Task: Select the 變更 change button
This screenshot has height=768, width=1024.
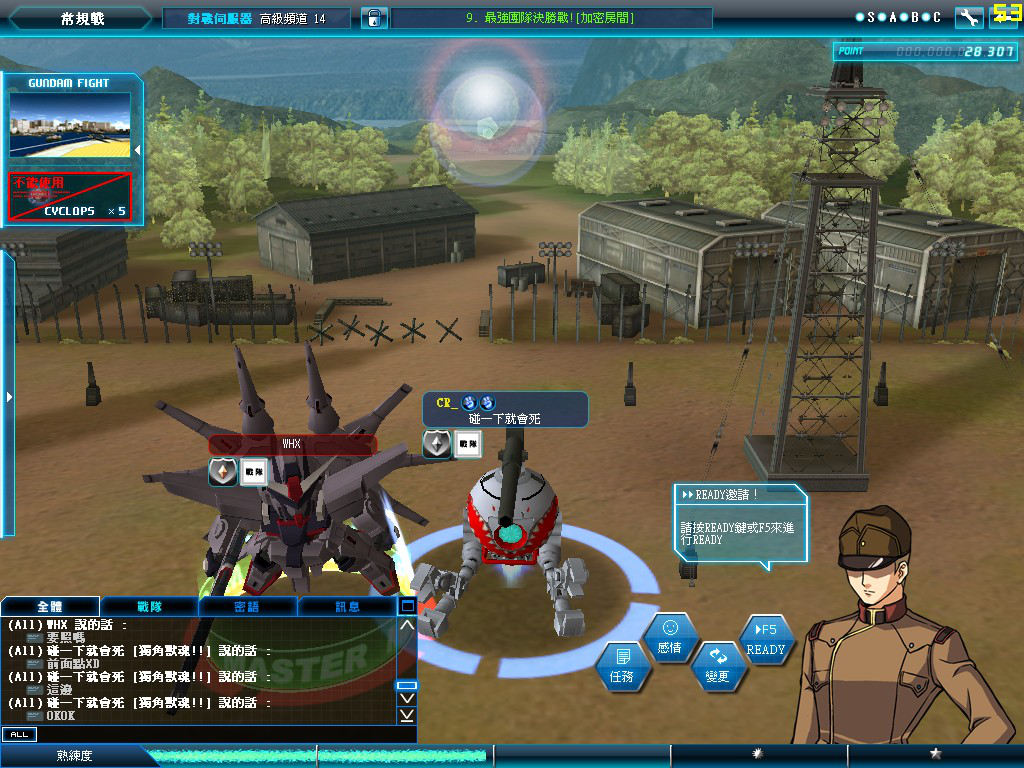Action: tap(717, 667)
